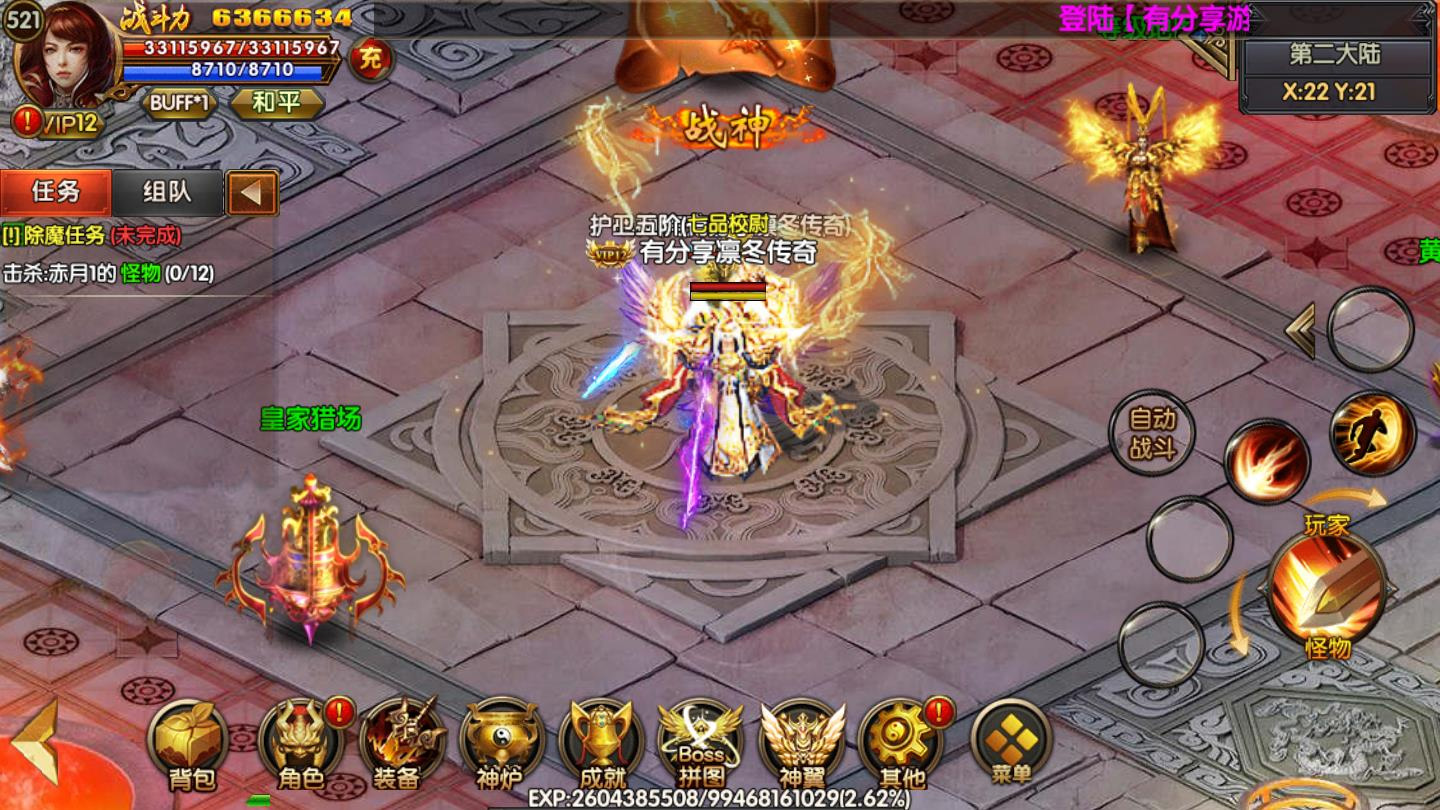The height and width of the screenshot is (810, 1440).
Task: Open the 背包 bag icon
Action: (188, 742)
